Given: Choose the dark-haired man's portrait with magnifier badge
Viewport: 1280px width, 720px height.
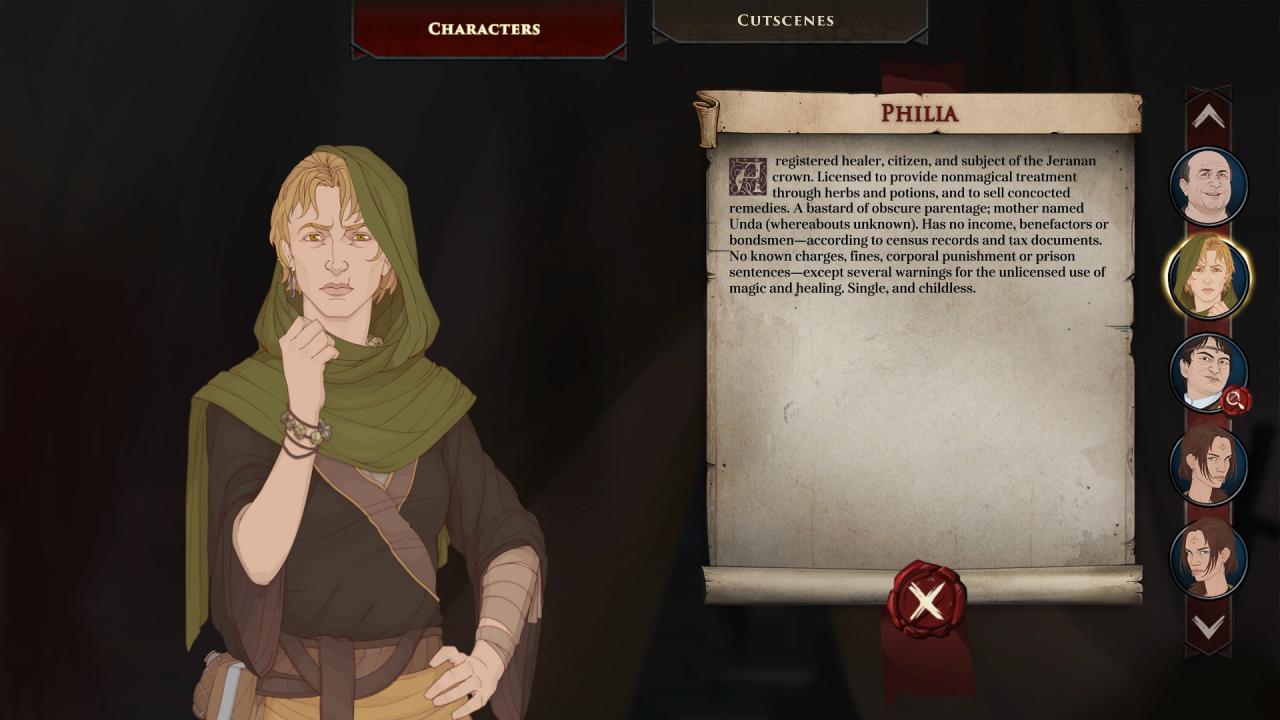Looking at the screenshot, I should click(x=1208, y=371).
